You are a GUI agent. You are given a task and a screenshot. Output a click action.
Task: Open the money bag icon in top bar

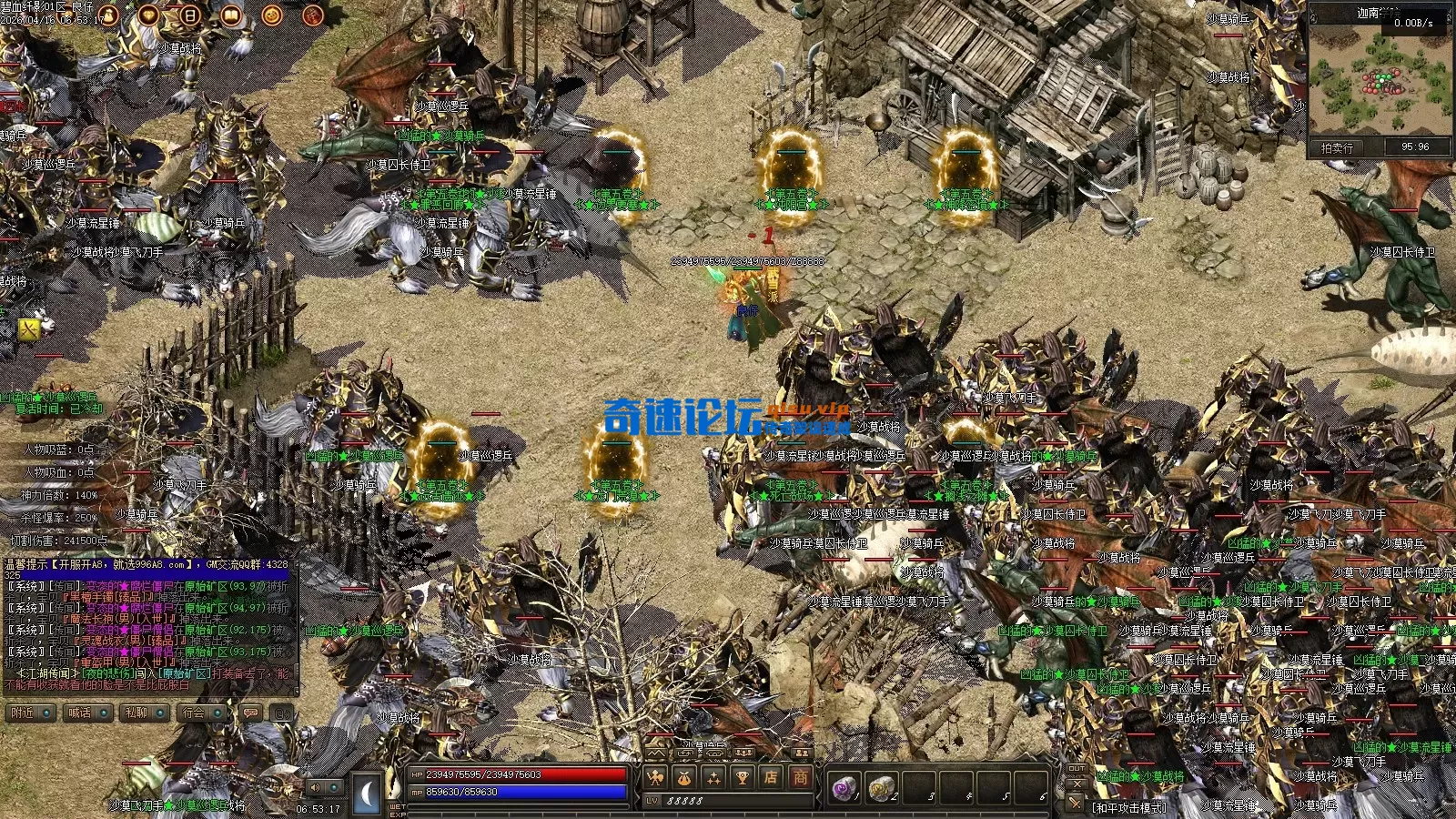pyautogui.click(x=108, y=15)
